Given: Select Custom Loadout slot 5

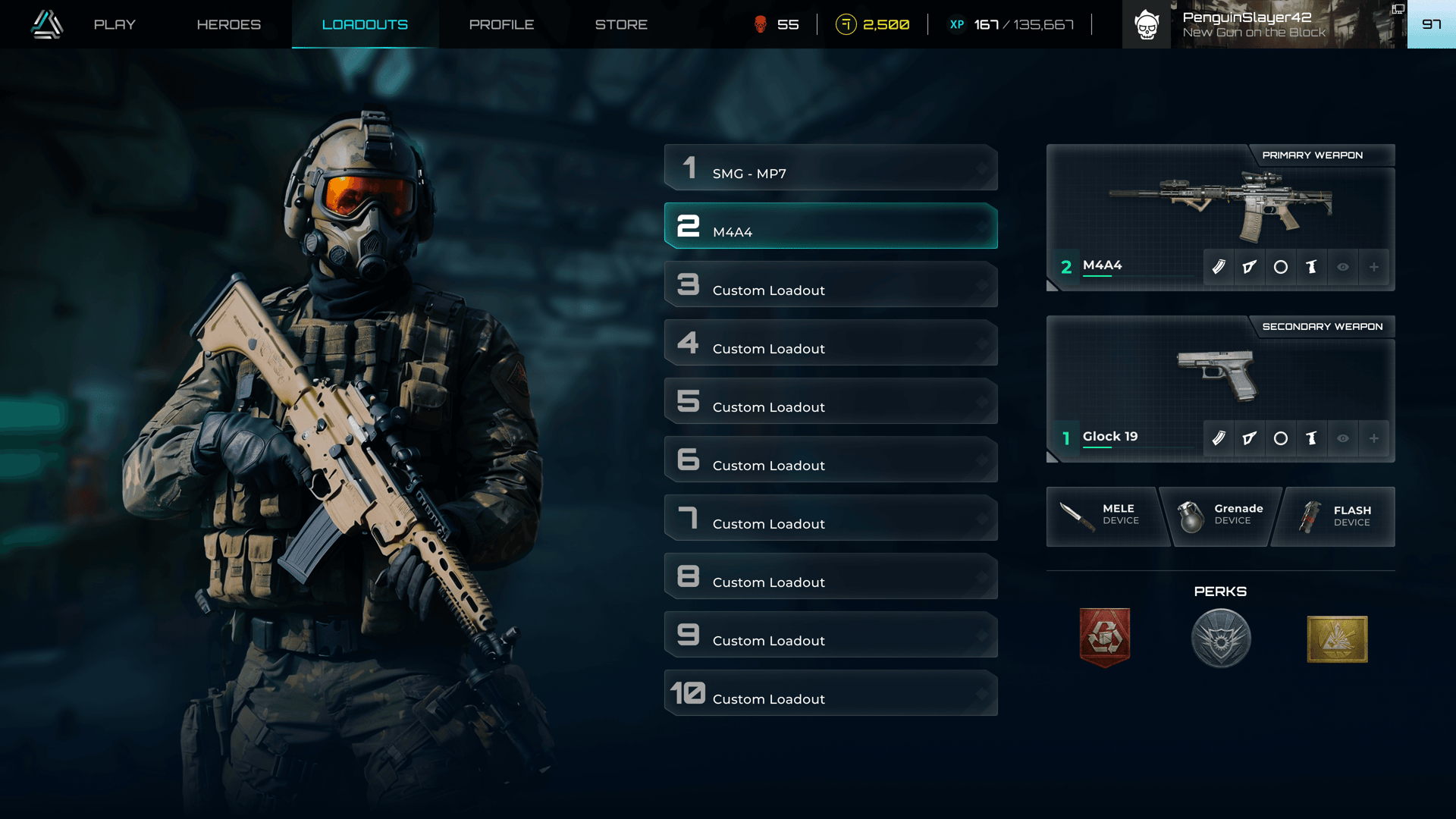Looking at the screenshot, I should coord(830,401).
